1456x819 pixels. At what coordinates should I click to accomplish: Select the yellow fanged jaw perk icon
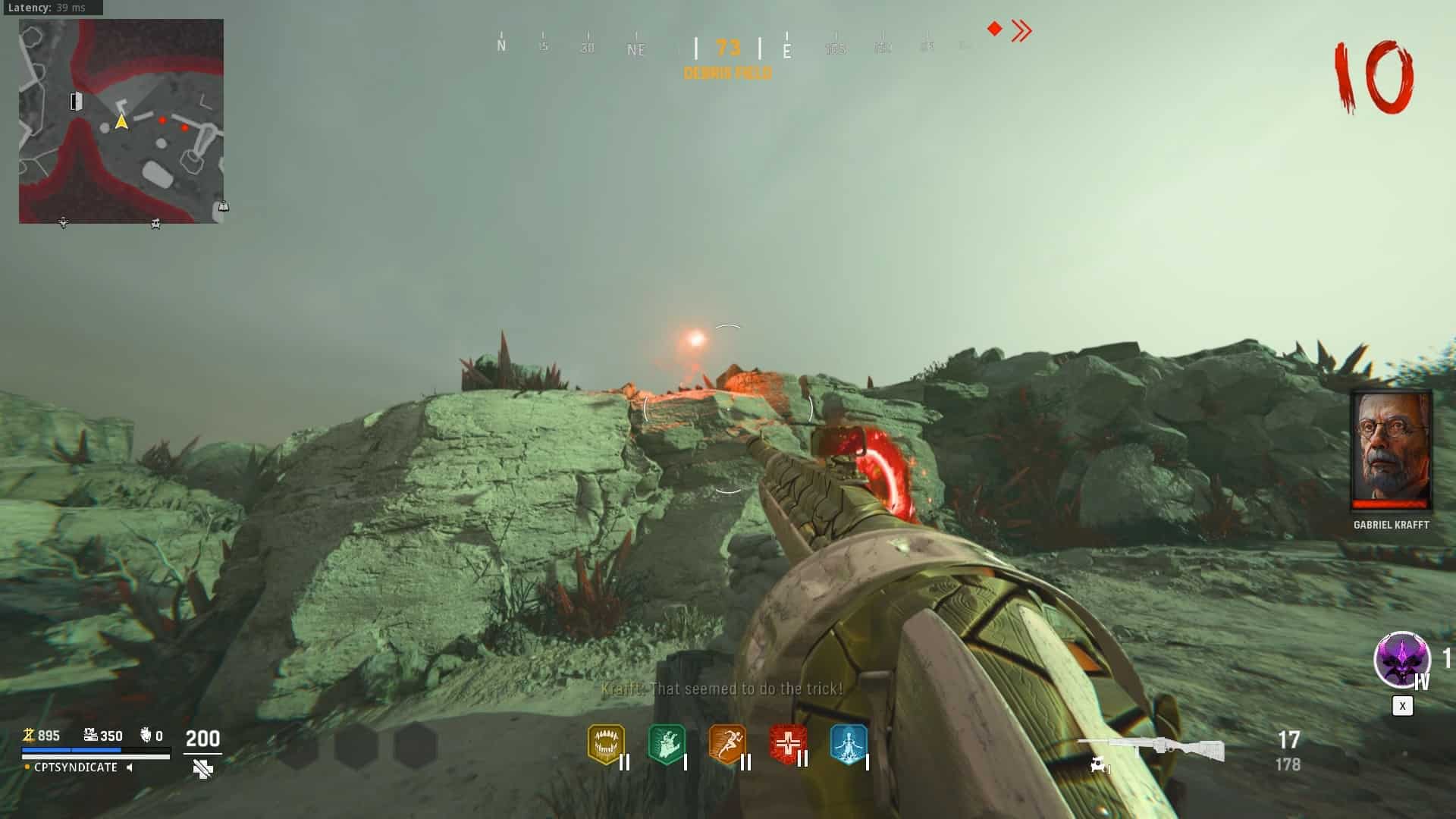[x=605, y=745]
